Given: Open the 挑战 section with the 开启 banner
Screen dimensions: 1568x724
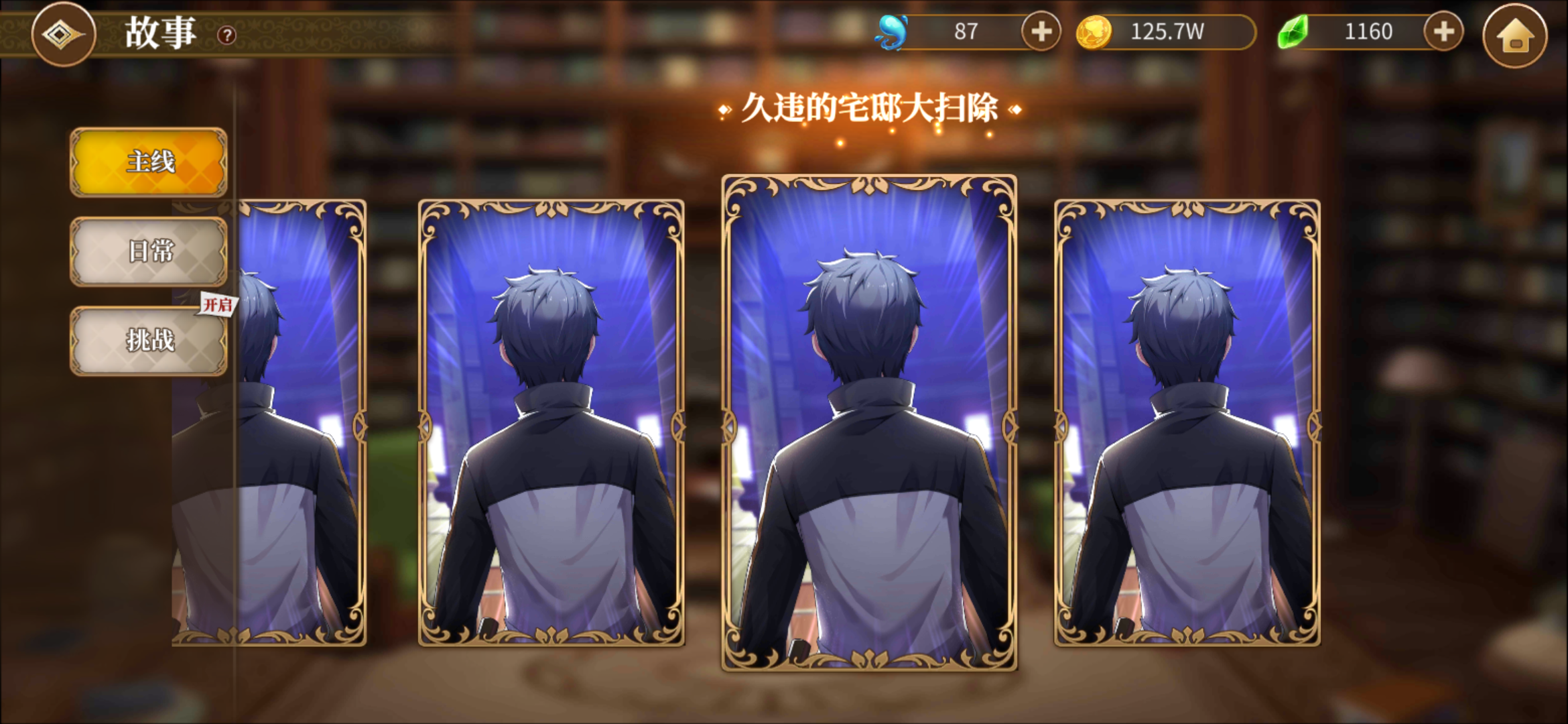Looking at the screenshot, I should click(x=148, y=341).
